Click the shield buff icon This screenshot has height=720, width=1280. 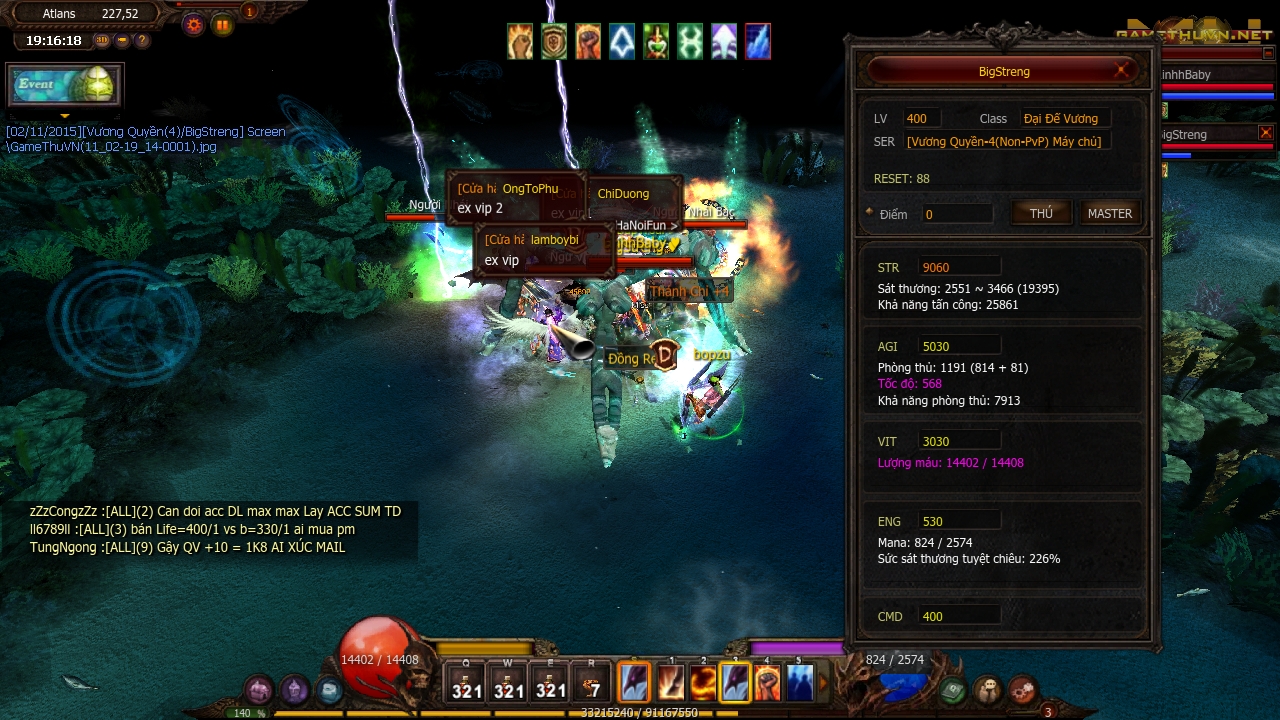pos(554,42)
